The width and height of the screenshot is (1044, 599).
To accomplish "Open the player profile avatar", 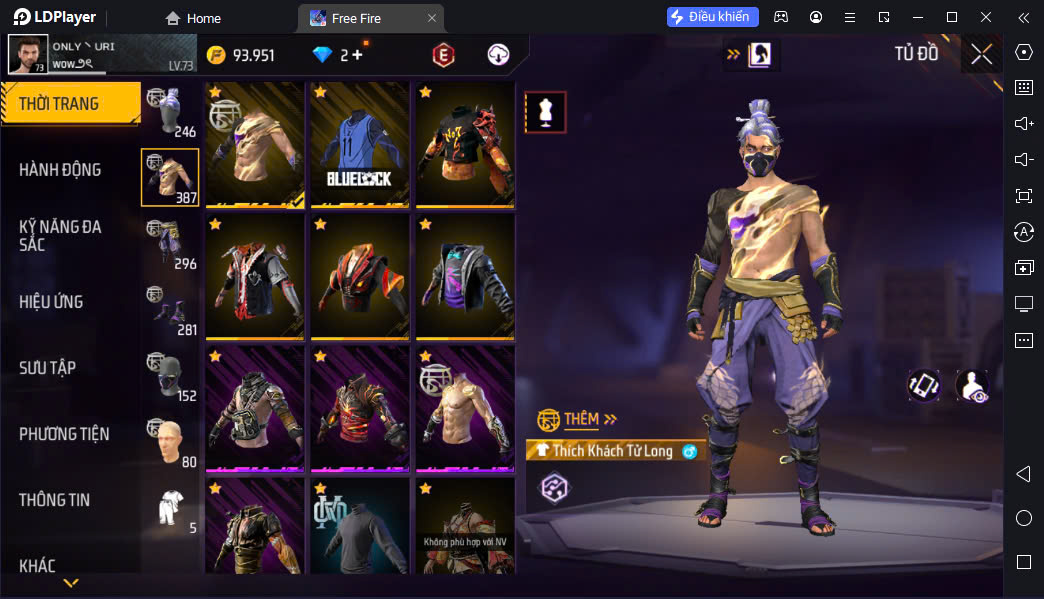I will coord(28,55).
